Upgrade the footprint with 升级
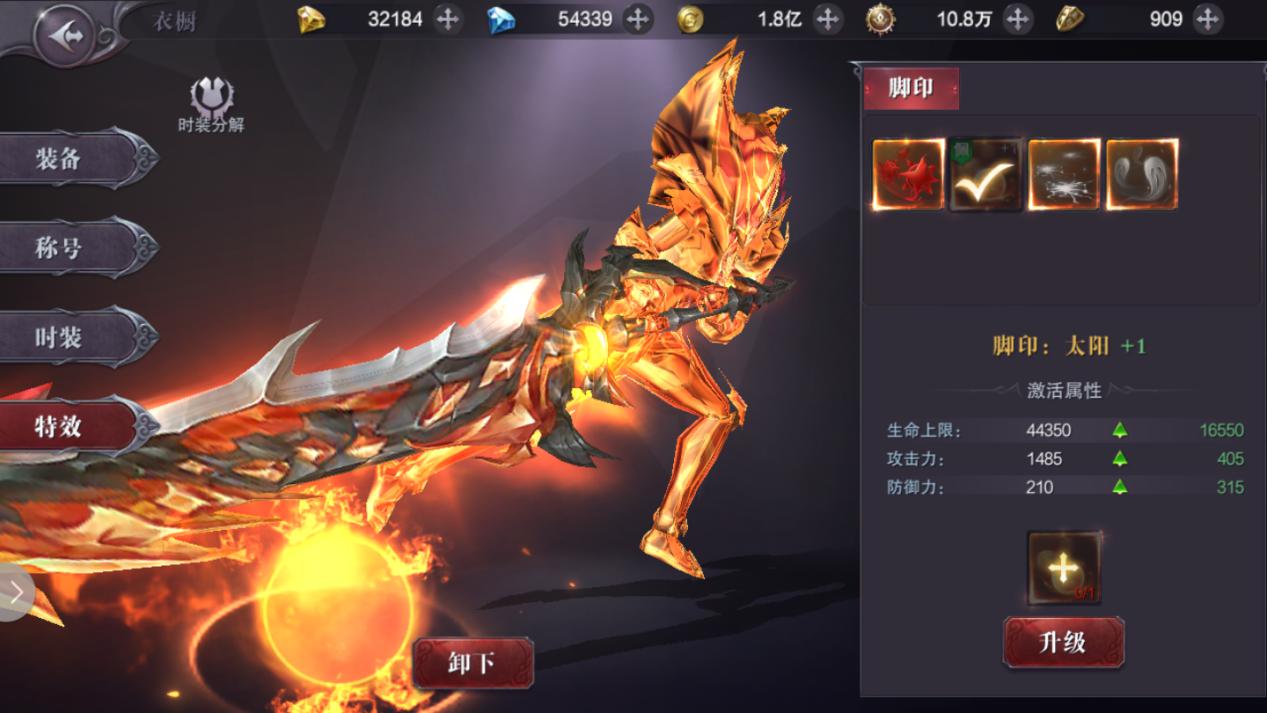Viewport: 1267px width, 713px height. point(1063,642)
